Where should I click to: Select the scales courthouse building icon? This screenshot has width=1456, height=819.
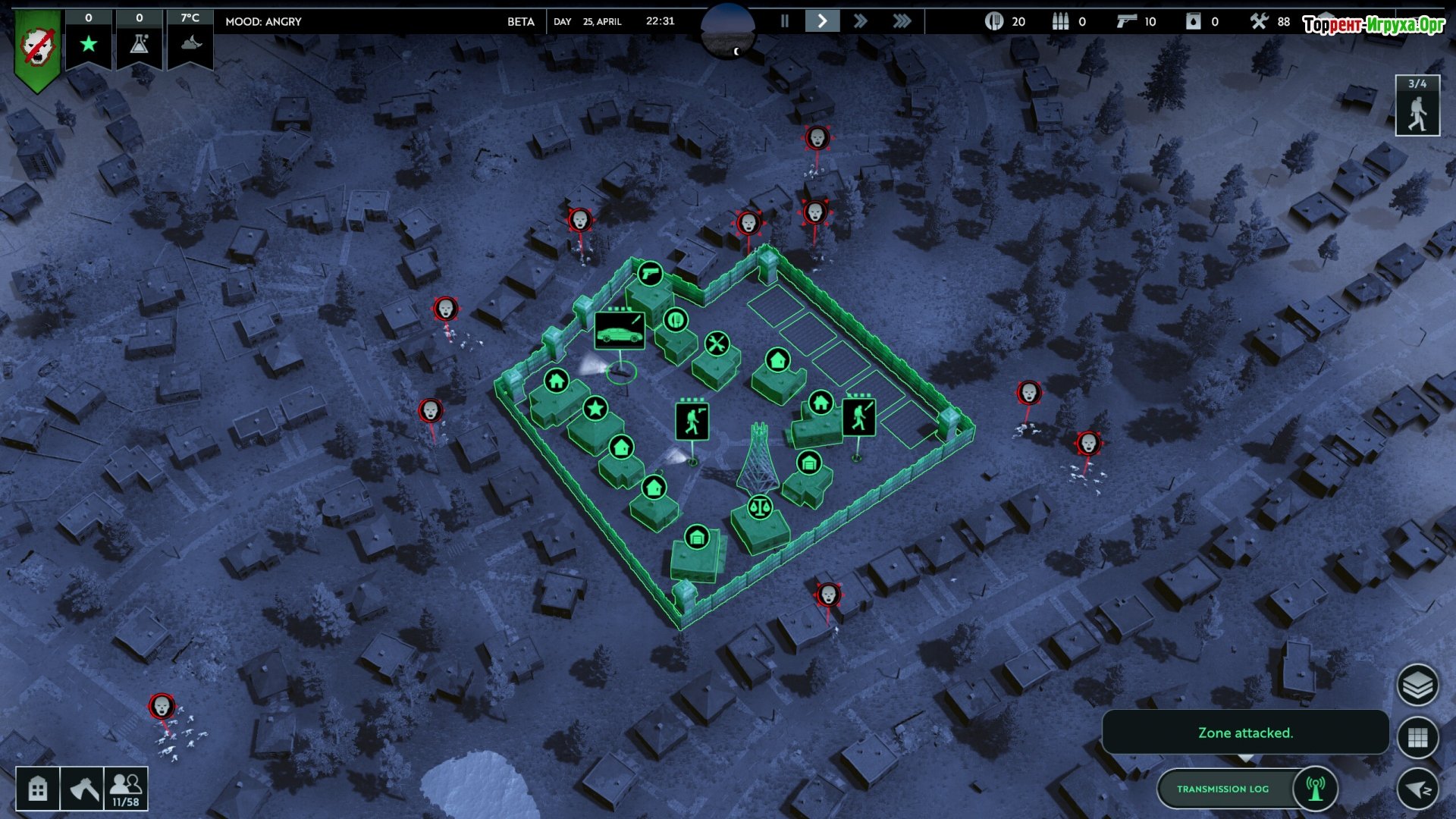pyautogui.click(x=760, y=507)
